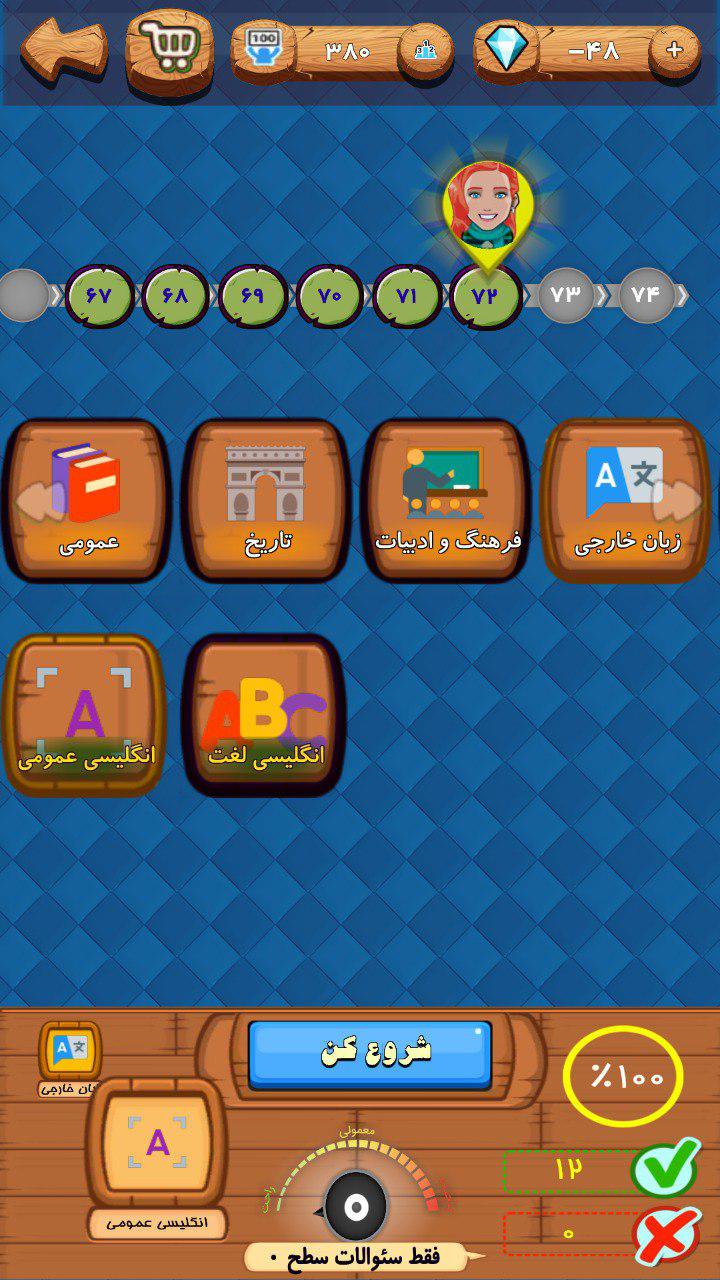The image size is (720, 1280).
Task: Select level 68 on the track
Action: tap(176, 296)
